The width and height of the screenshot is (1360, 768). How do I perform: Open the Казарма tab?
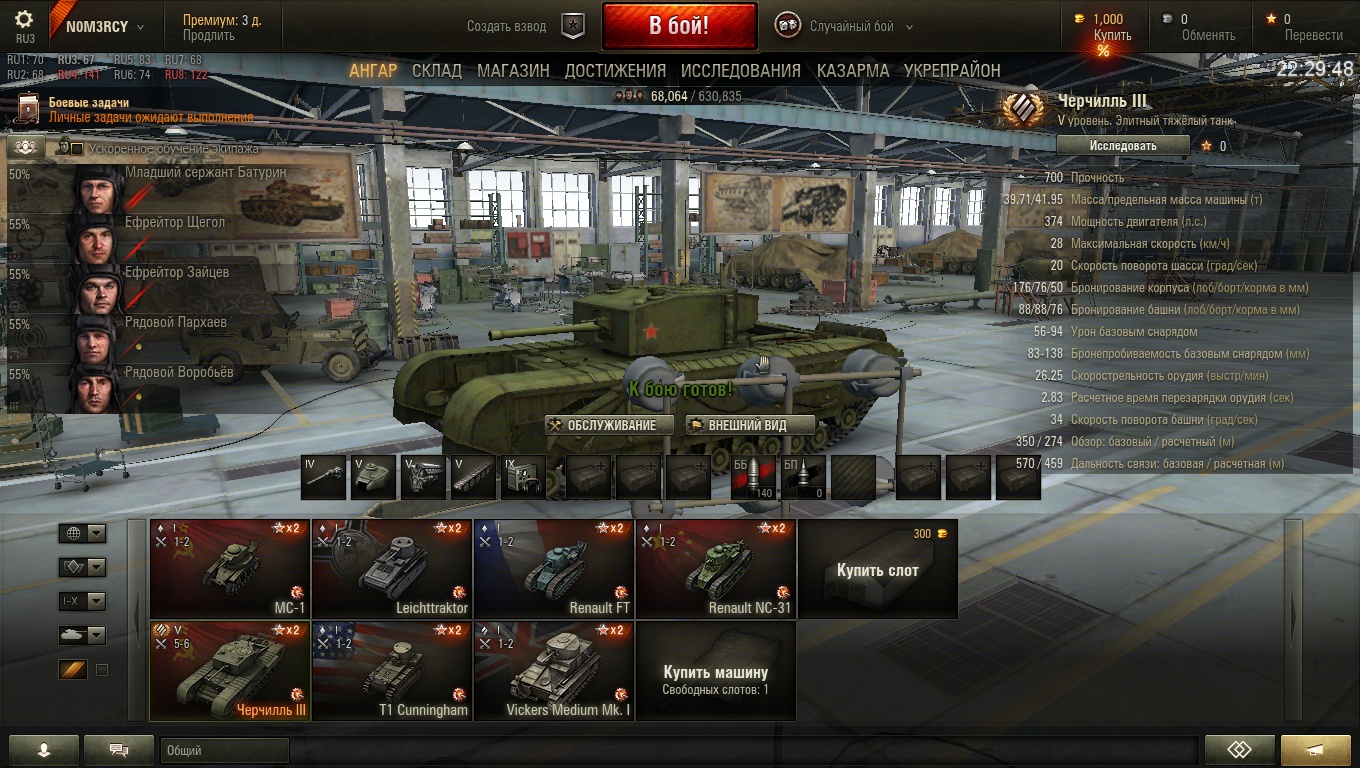852,71
